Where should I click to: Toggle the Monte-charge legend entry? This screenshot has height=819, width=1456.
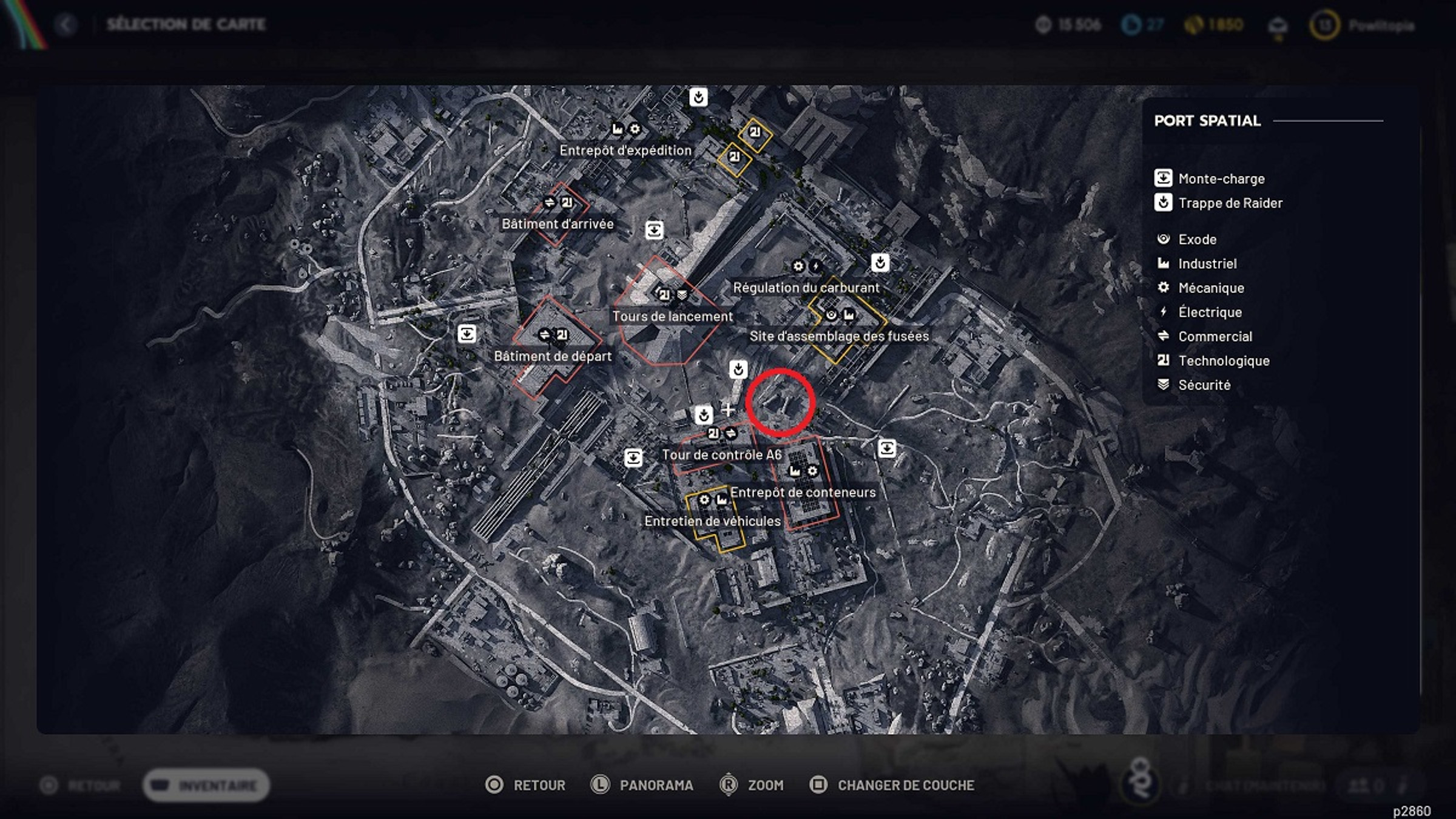pyautogui.click(x=1162, y=178)
